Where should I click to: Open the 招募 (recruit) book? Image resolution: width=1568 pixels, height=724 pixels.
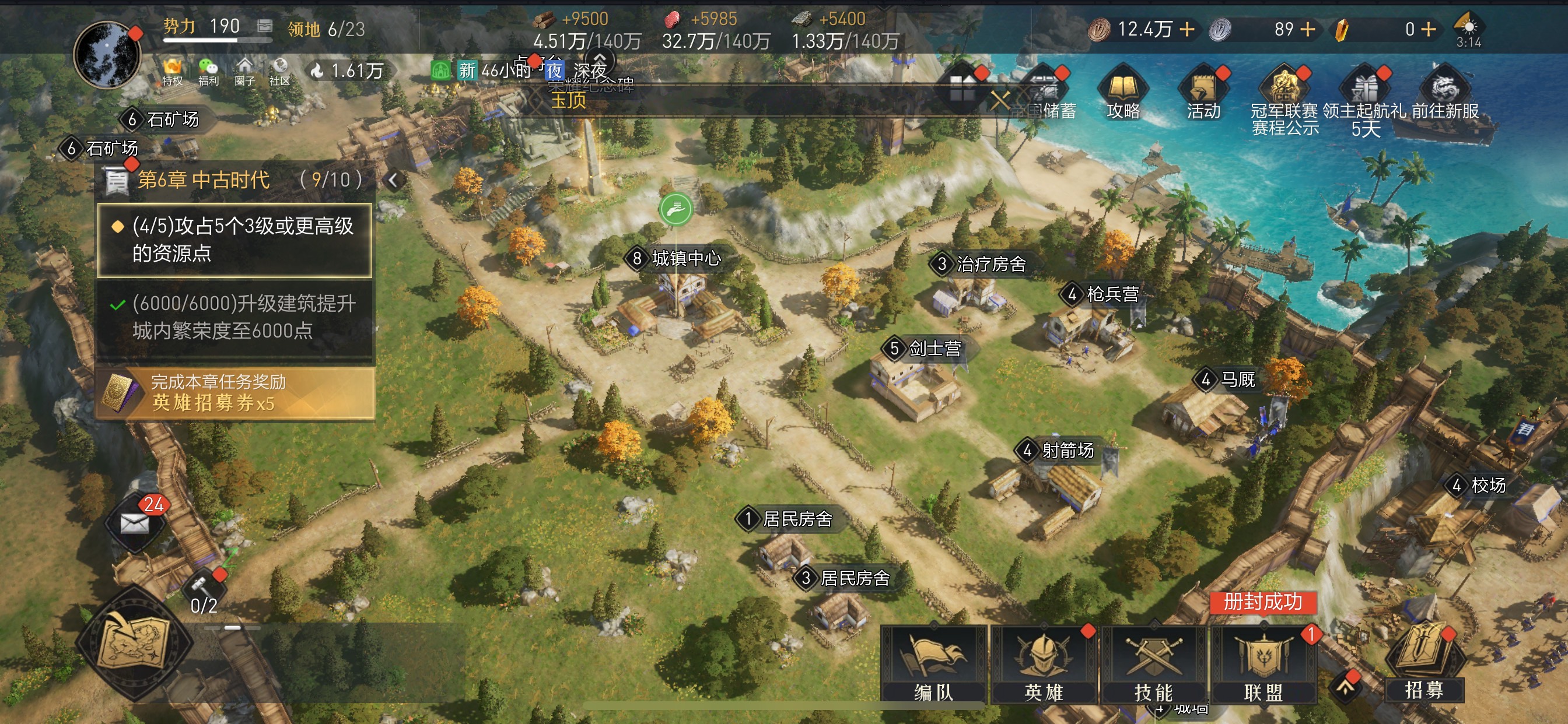pos(1424,662)
